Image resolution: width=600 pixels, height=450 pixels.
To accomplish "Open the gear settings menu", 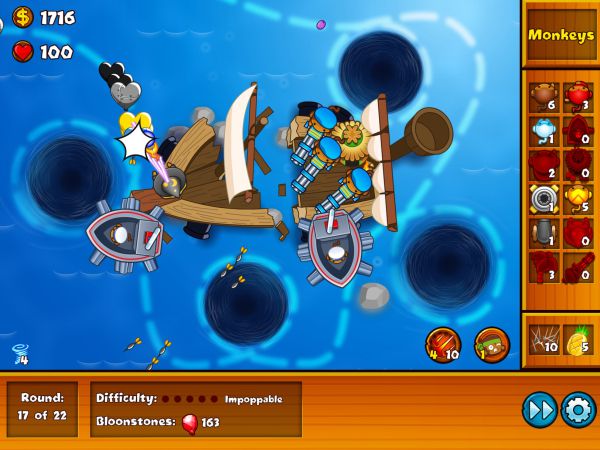I will 578,409.
